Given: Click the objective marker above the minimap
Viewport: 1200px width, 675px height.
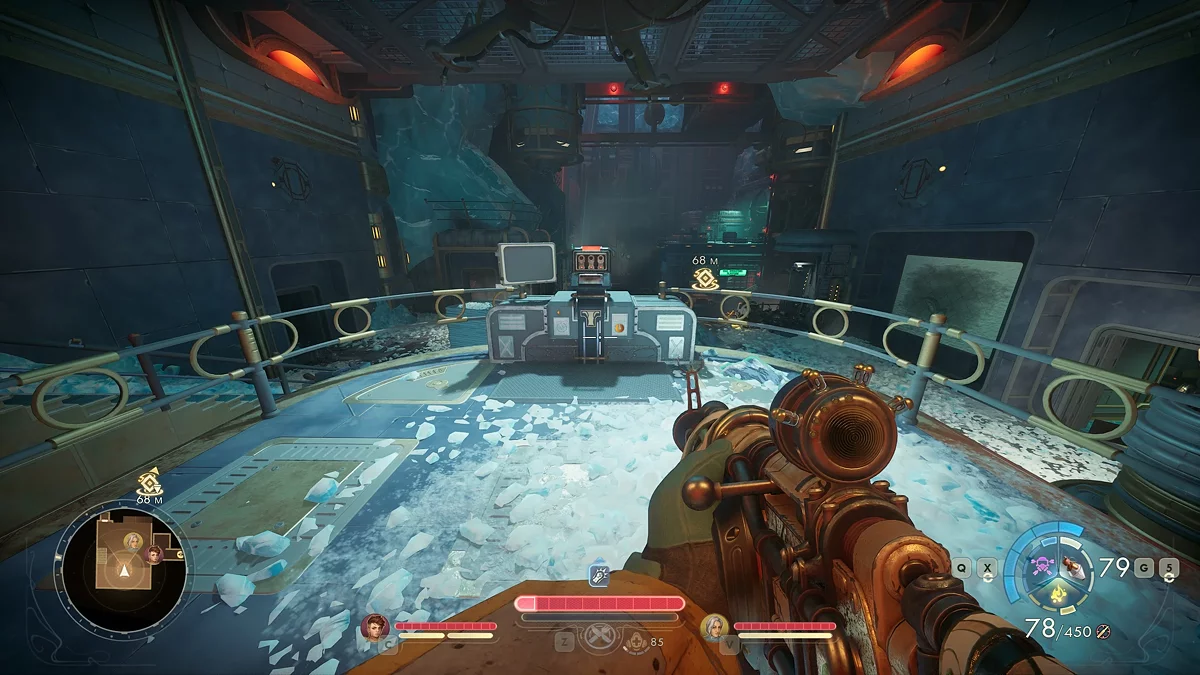Looking at the screenshot, I should pyautogui.click(x=149, y=482).
